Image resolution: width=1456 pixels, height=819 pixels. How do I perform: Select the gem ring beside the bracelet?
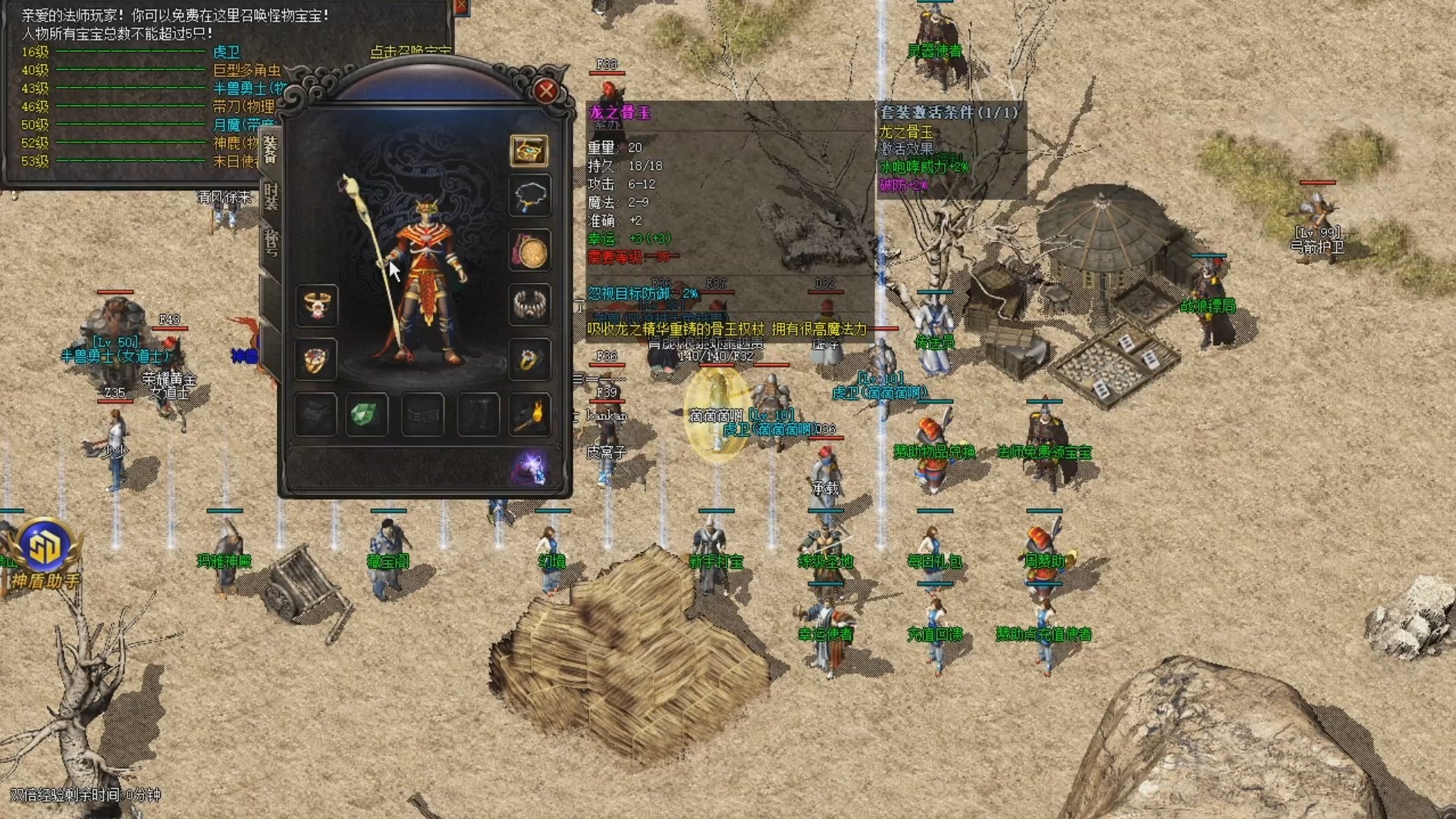point(529,359)
